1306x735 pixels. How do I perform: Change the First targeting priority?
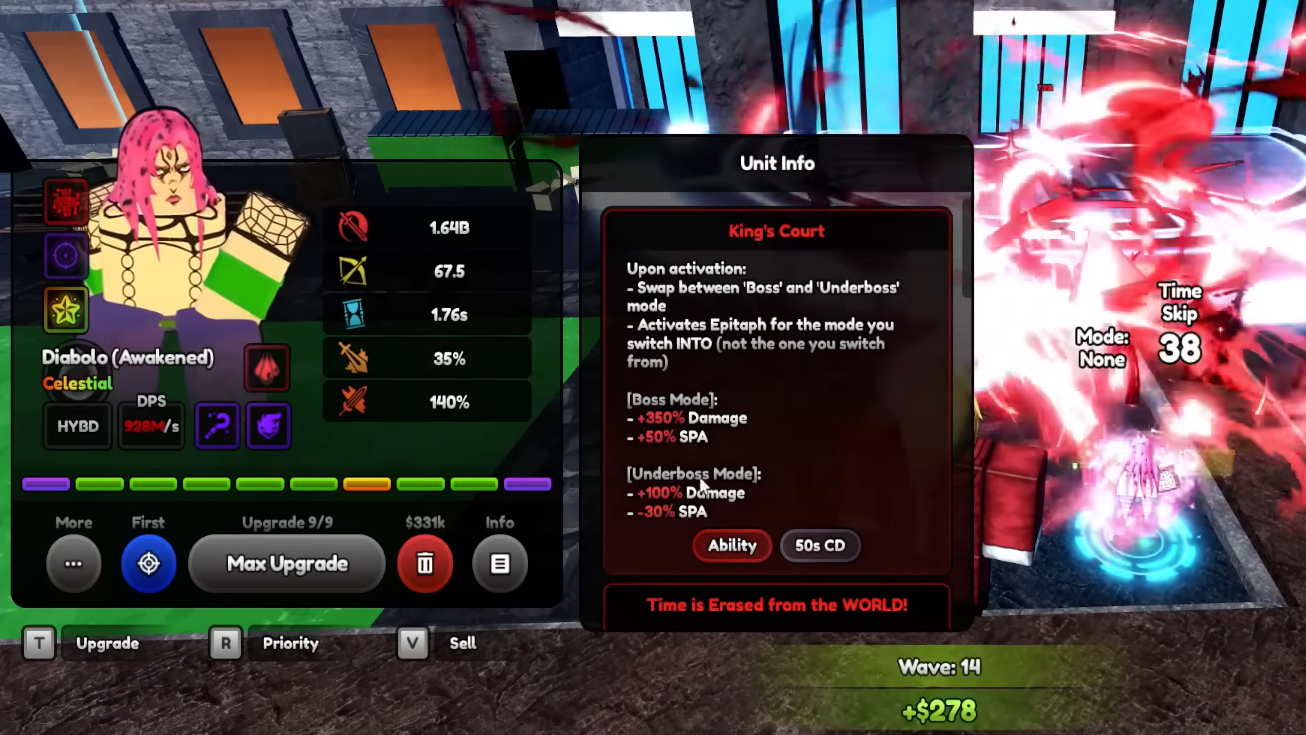tap(148, 564)
